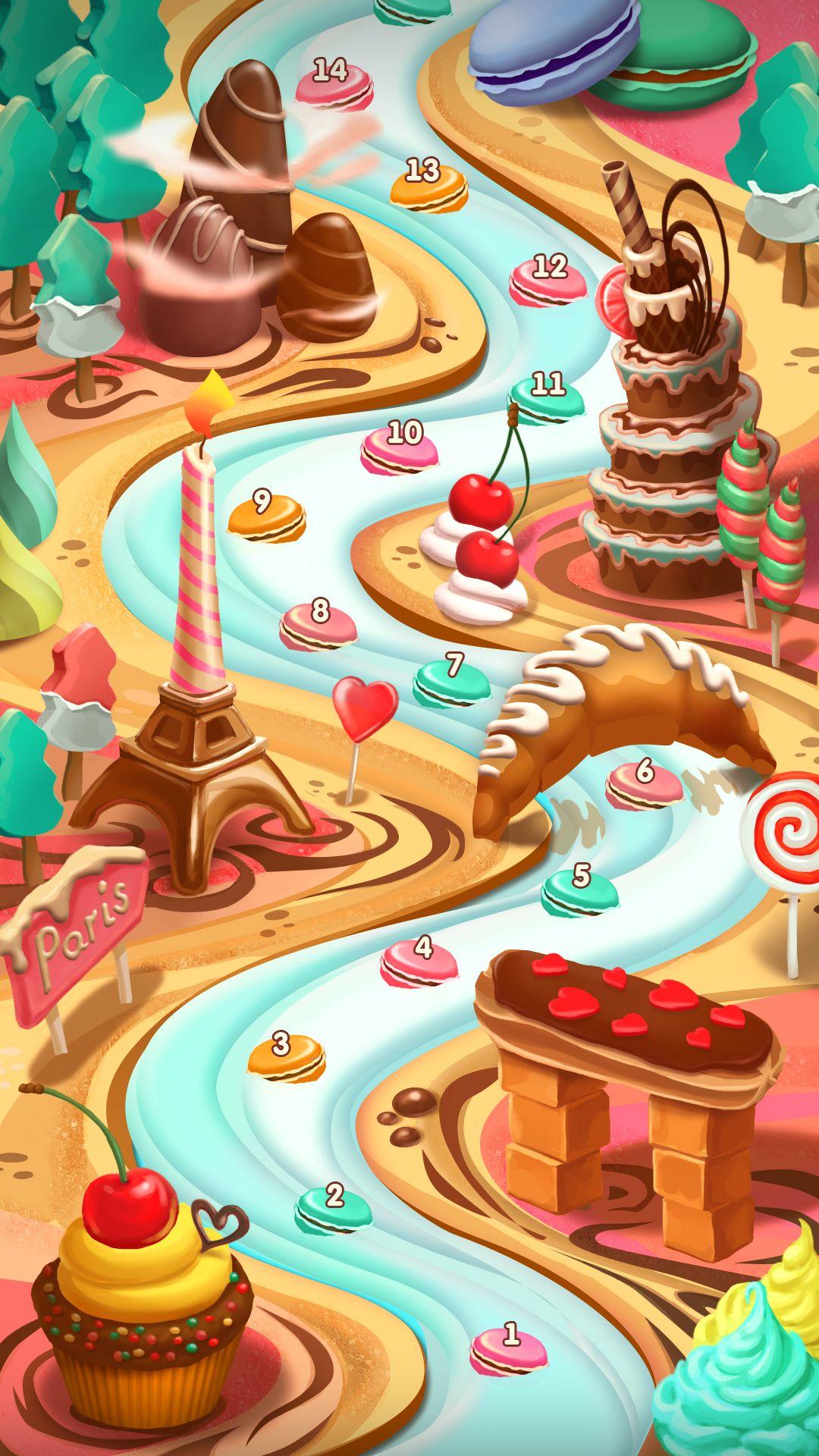The height and width of the screenshot is (1456, 819).
Task: Choose the level 9 orange macaron
Action: point(266,514)
